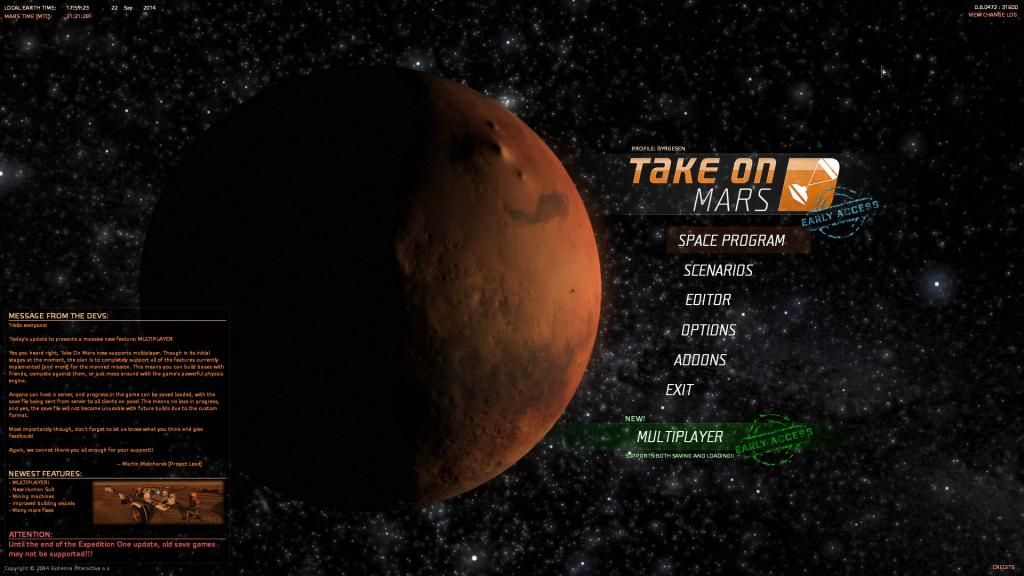Click the newest features preview thumbnail

(158, 503)
